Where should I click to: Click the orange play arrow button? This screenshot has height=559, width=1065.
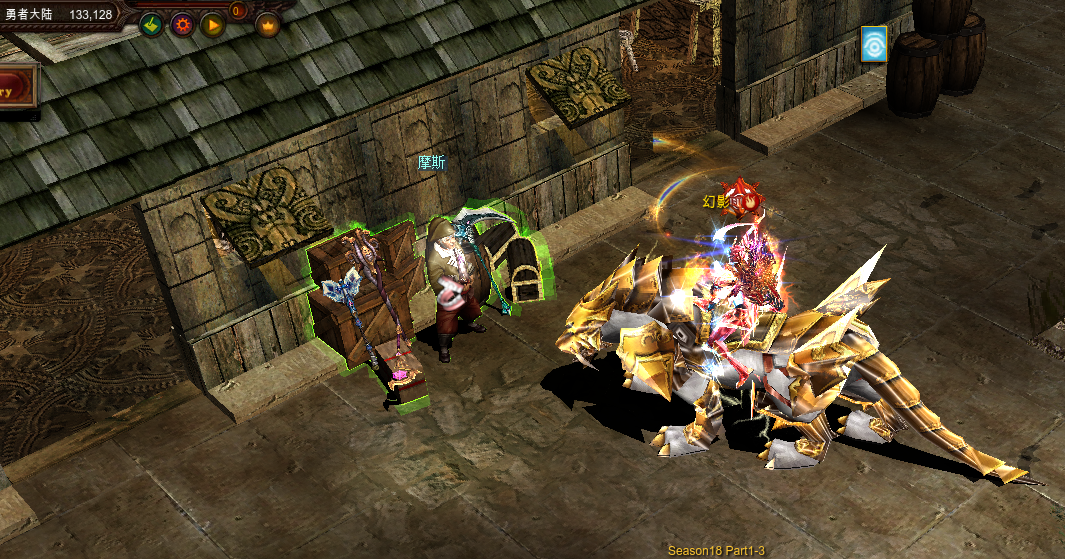pos(212,25)
